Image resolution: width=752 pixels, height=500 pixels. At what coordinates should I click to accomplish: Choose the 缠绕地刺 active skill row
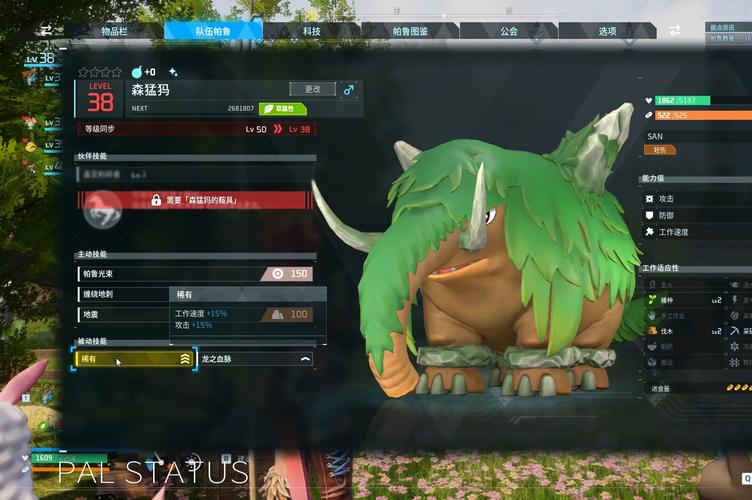click(x=122, y=295)
